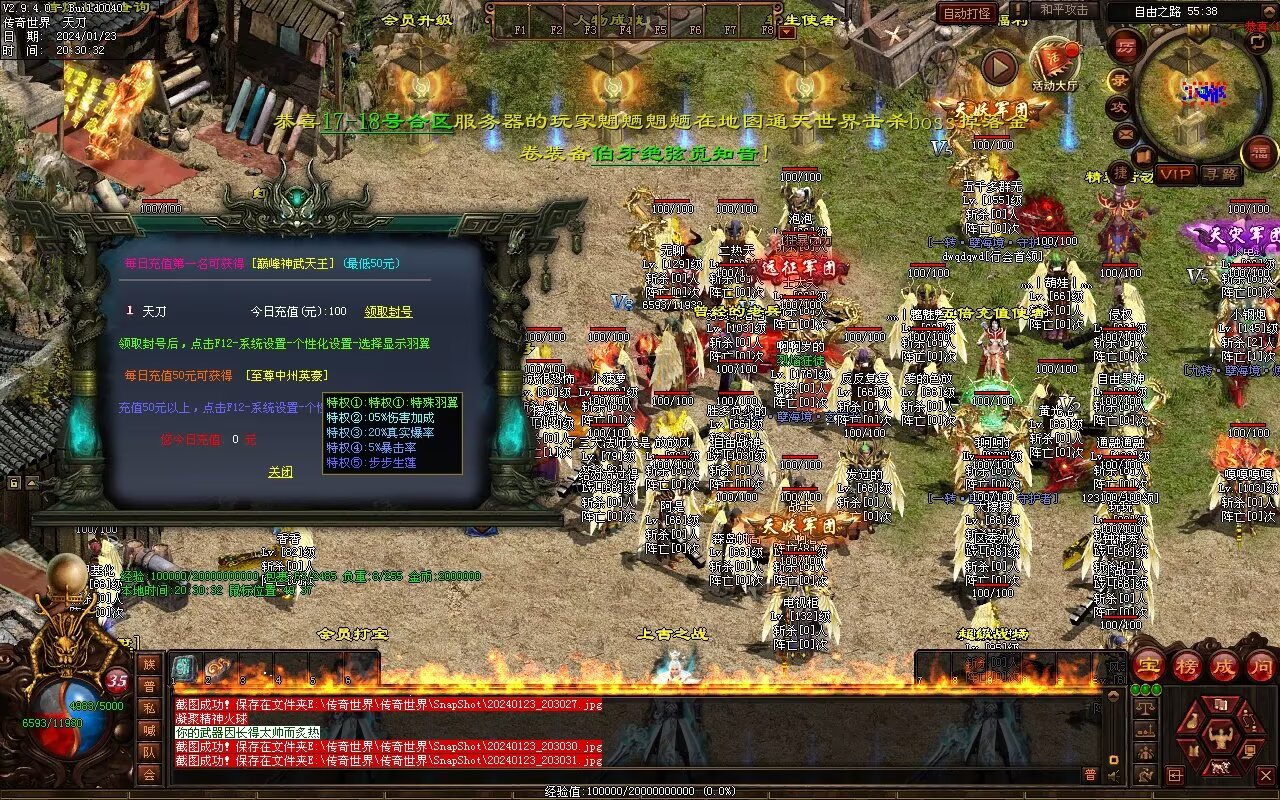Switch chat to the 队 team channel
Viewport: 1280px width, 800px height.
click(x=149, y=752)
